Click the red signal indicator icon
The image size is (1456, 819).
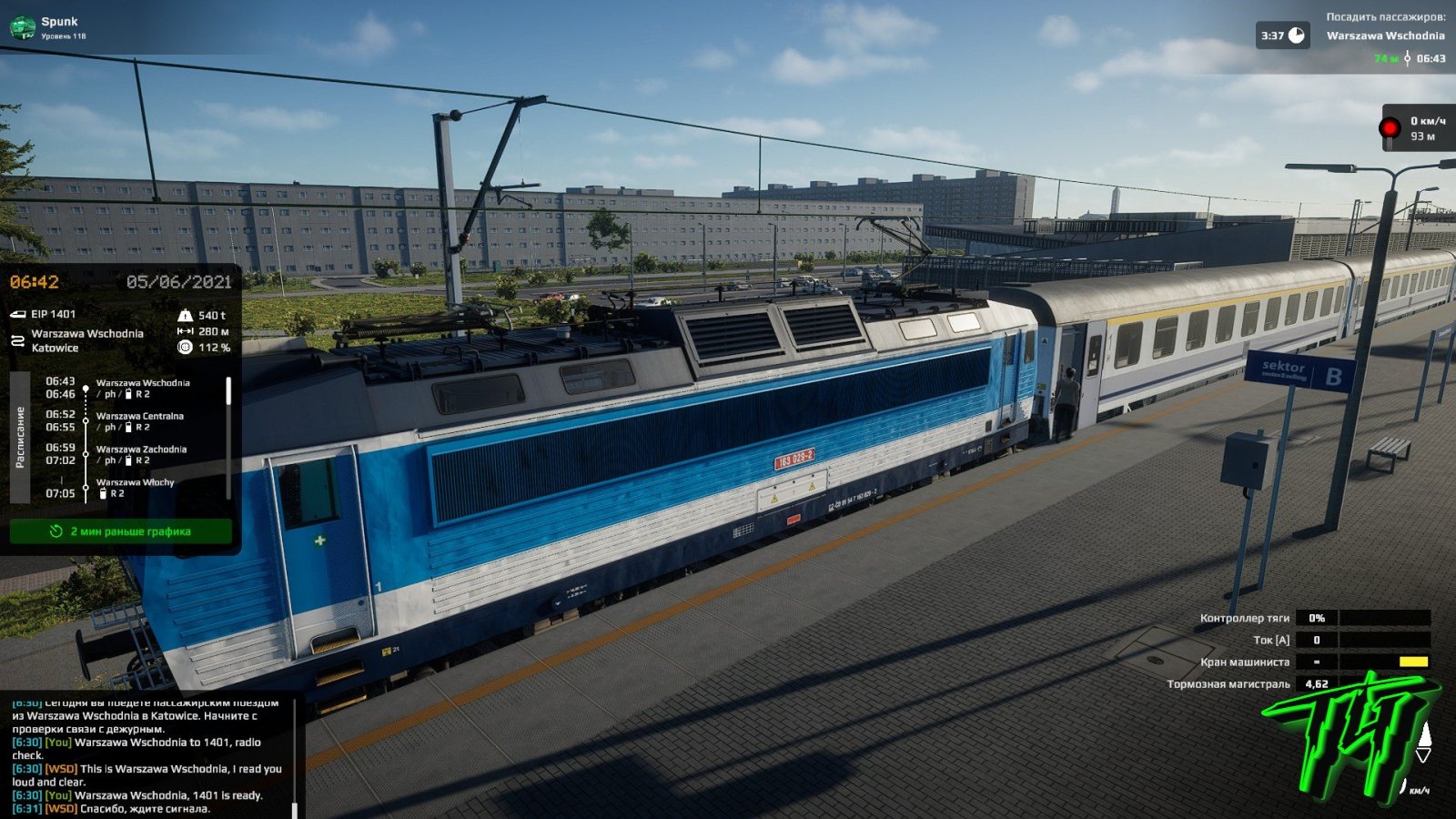tap(1390, 127)
